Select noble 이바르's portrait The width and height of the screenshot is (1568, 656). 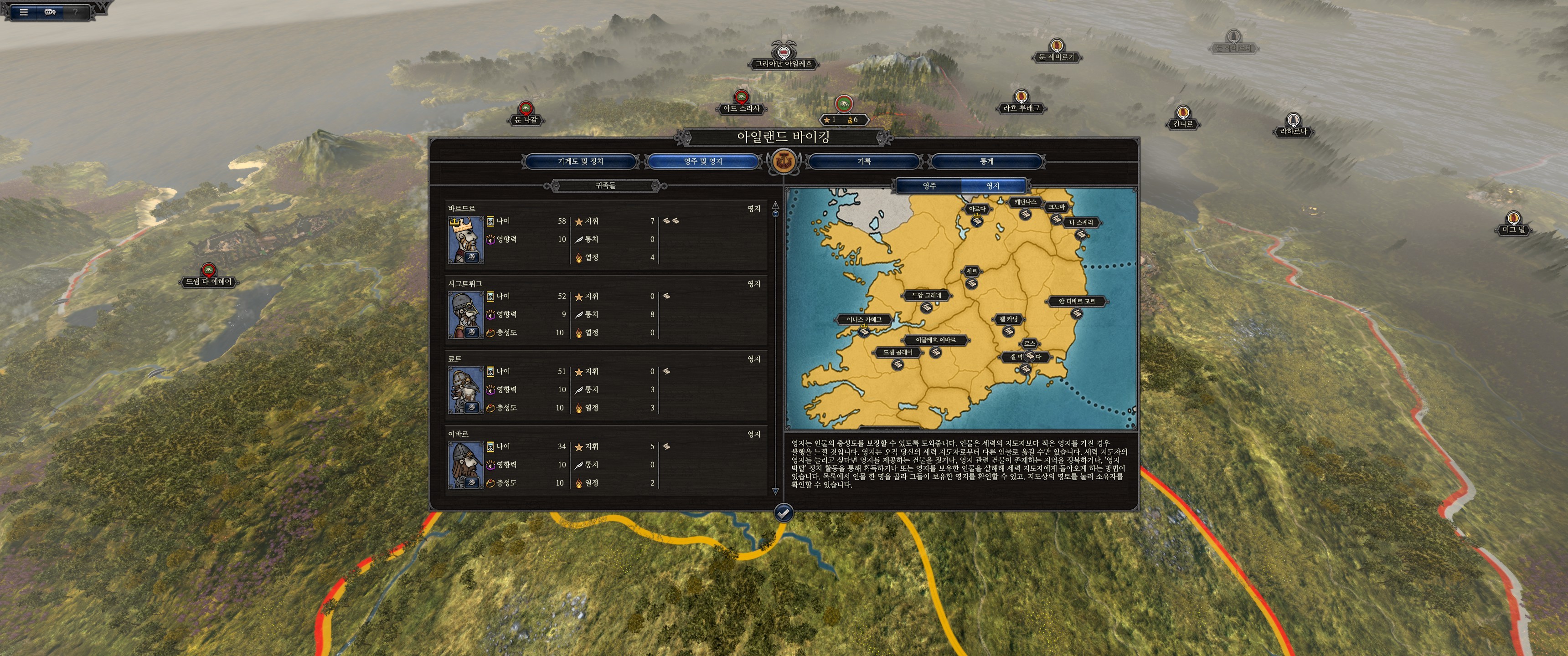[x=466, y=465]
